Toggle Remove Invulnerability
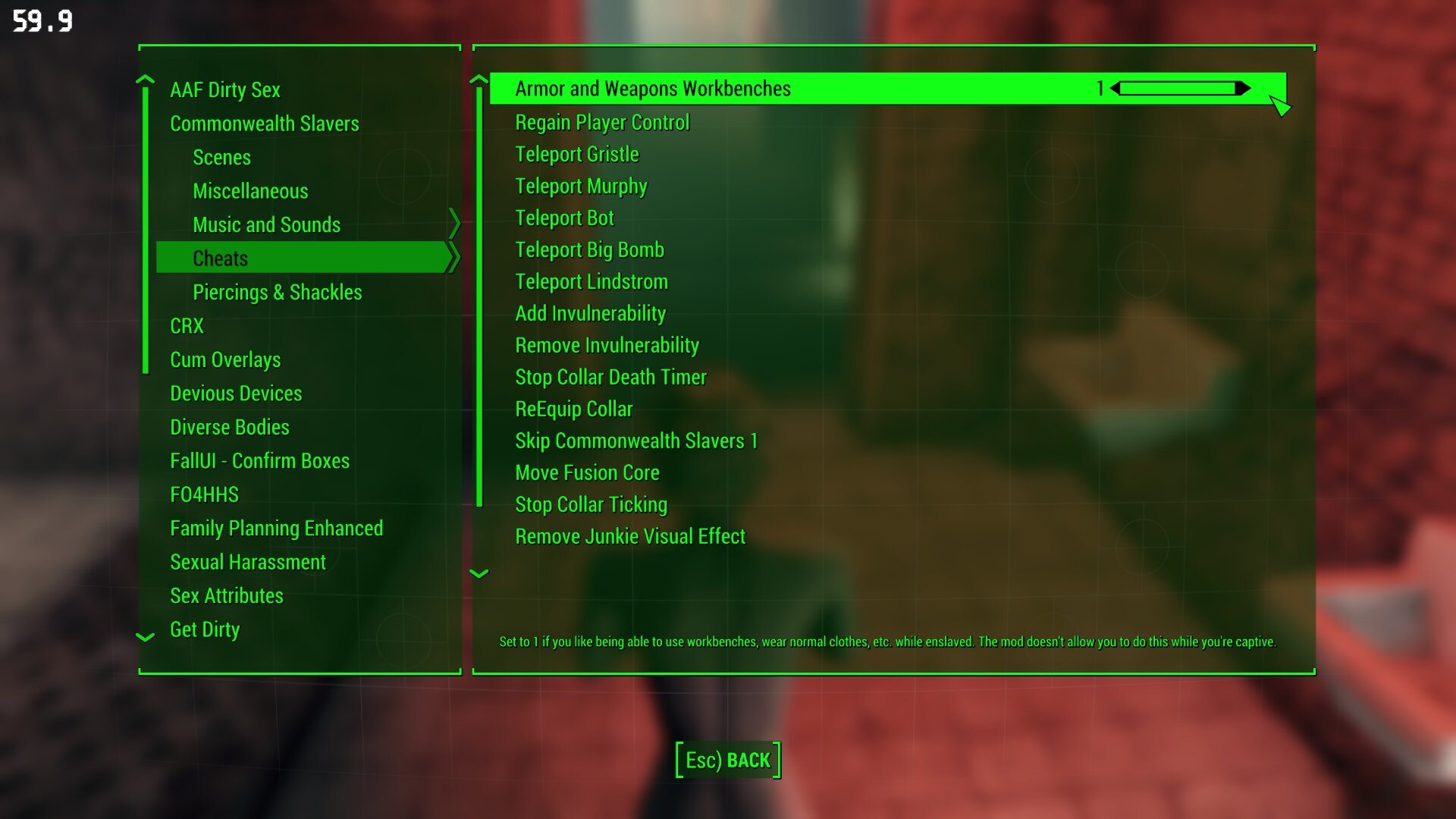The width and height of the screenshot is (1456, 819). pos(607,345)
